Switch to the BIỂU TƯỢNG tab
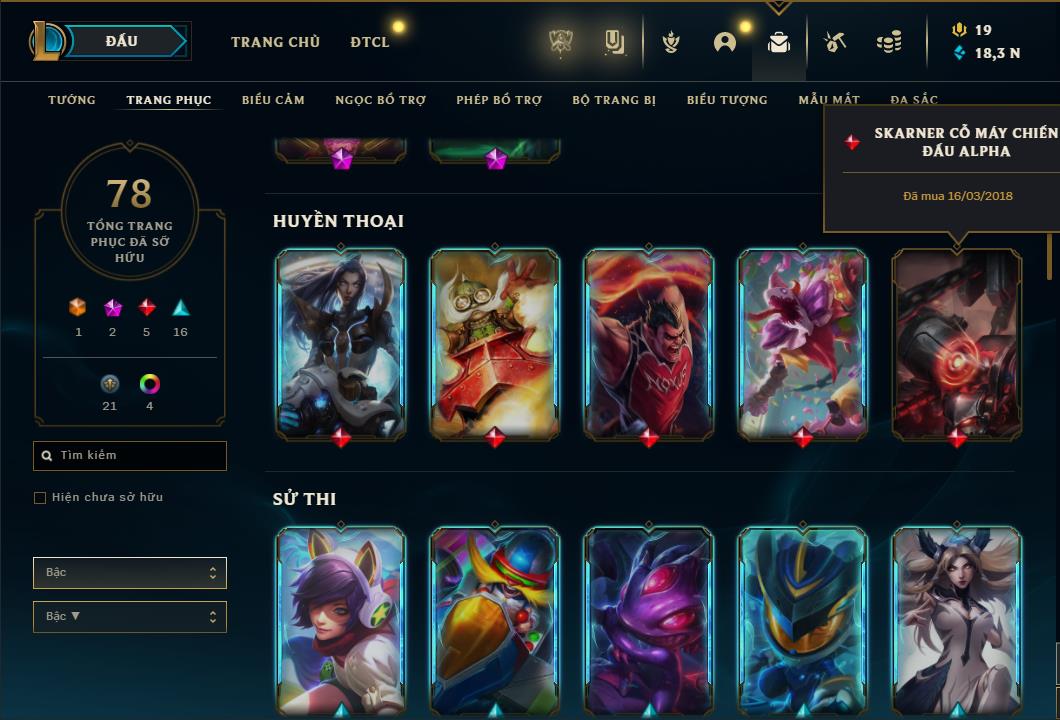Image resolution: width=1060 pixels, height=720 pixels. coord(727,100)
